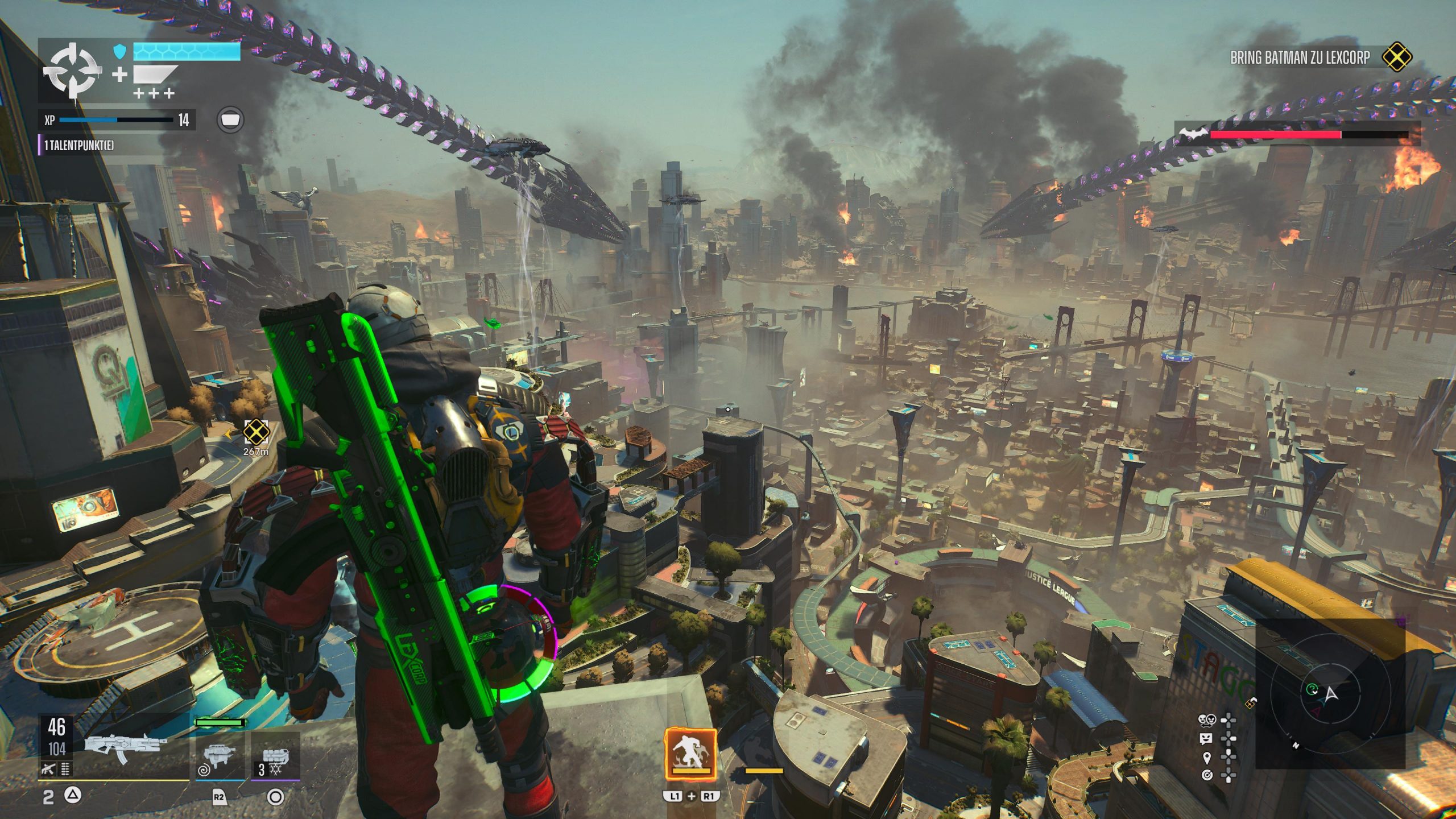
Task: Open the "1 Talentpunkt(e)" notification
Action: coord(79,146)
